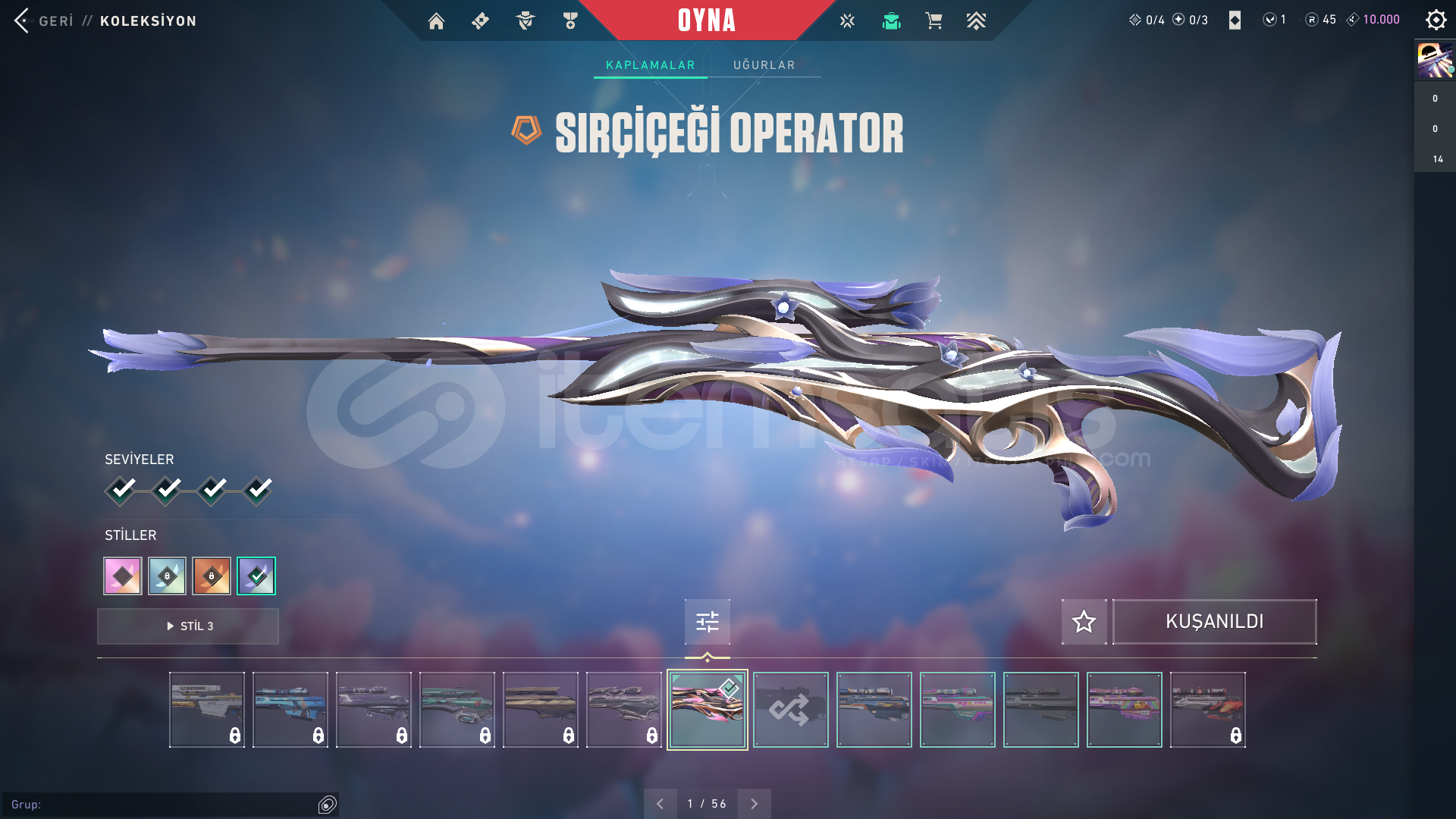1456x819 pixels.
Task: Open the settings gear icon
Action: pos(1436,20)
